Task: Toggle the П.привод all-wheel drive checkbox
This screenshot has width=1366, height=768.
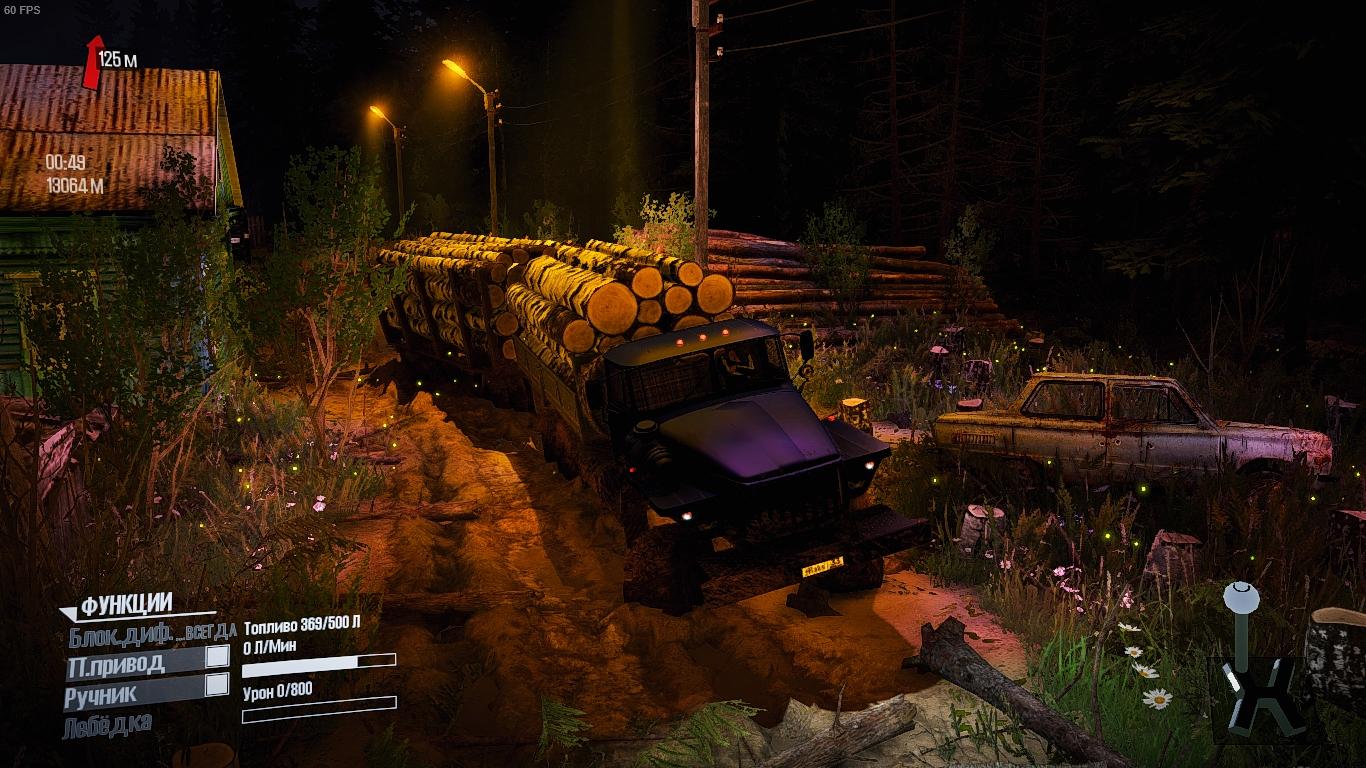Action: point(217,656)
